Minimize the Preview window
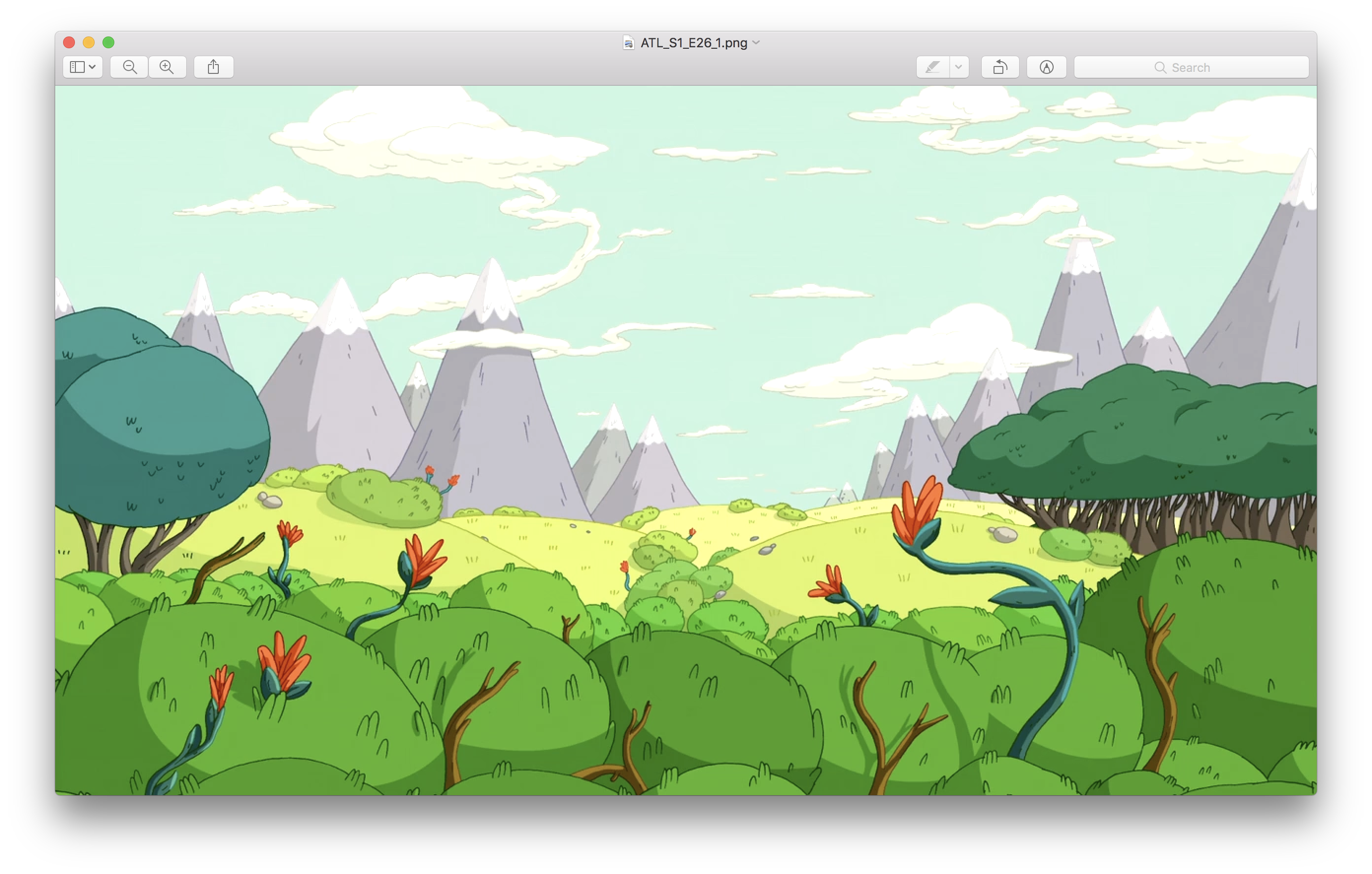 (x=88, y=42)
